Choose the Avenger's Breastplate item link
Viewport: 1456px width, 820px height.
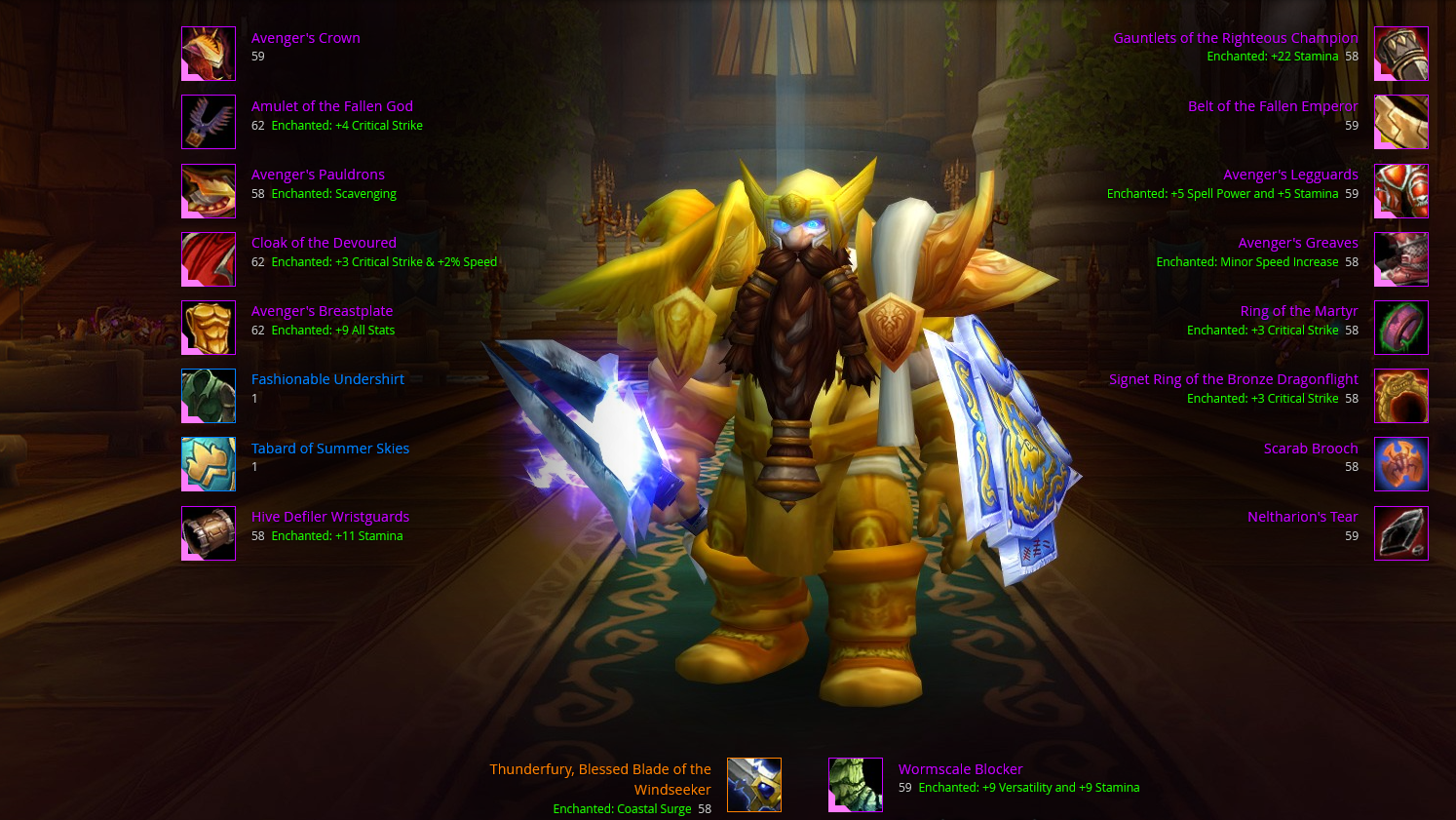tap(322, 311)
